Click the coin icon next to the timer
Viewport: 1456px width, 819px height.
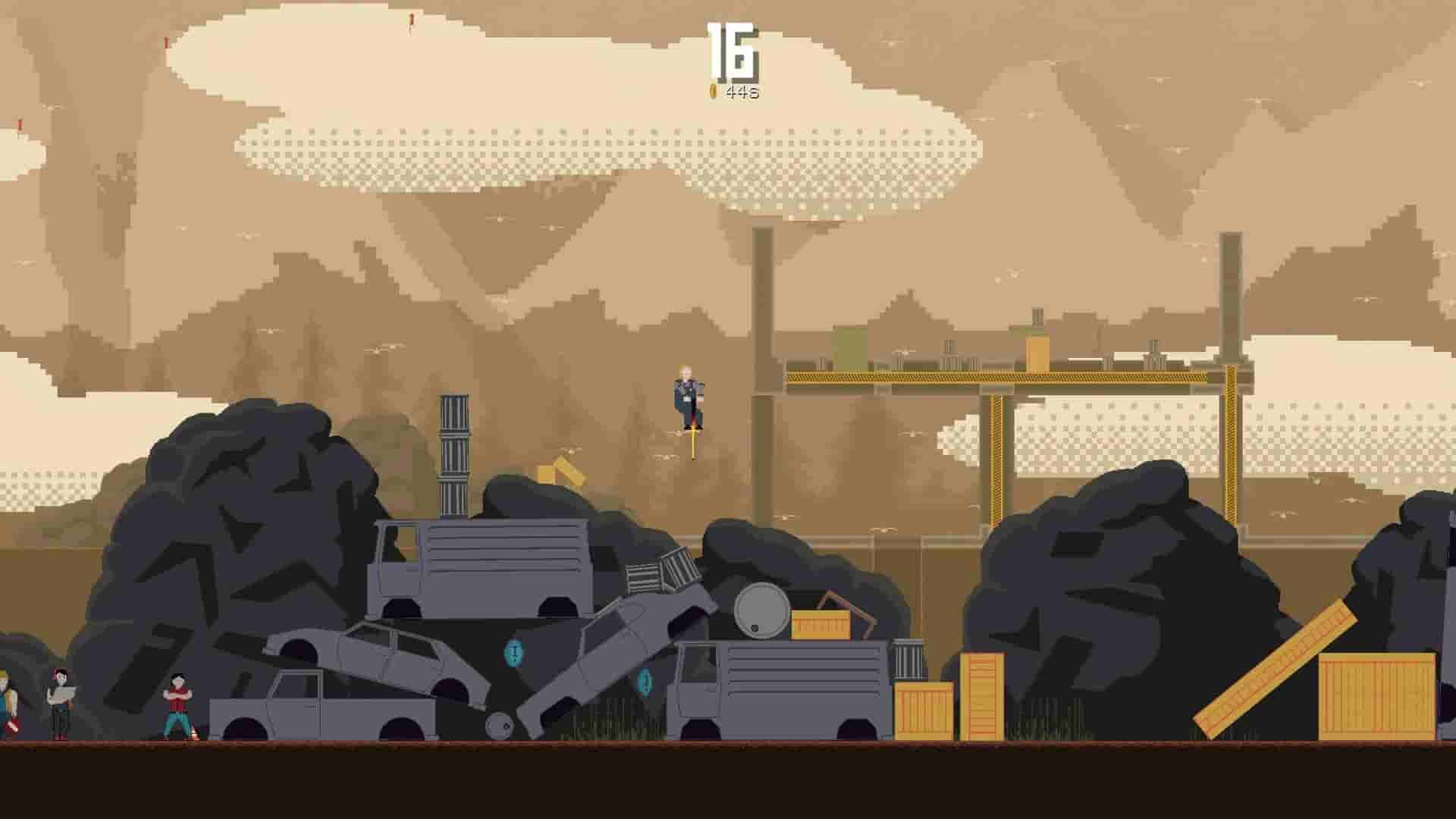coord(711,92)
